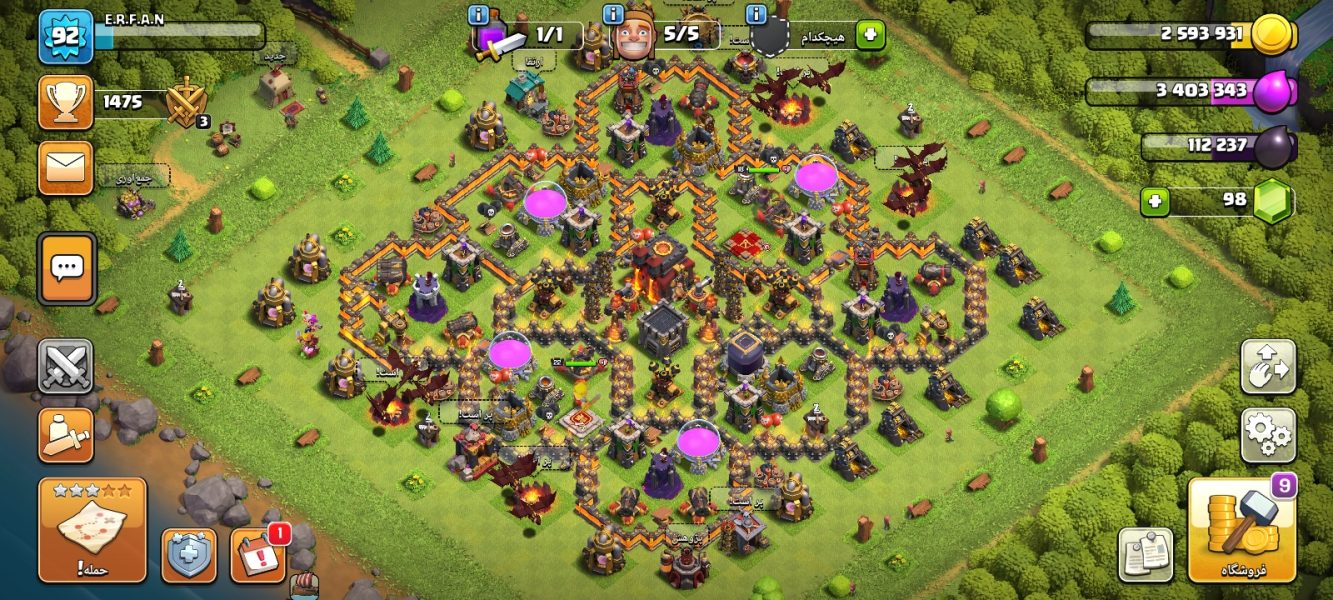Open the attack map button
Screen dimensions: 1333x600
pyautogui.click(x=92, y=529)
